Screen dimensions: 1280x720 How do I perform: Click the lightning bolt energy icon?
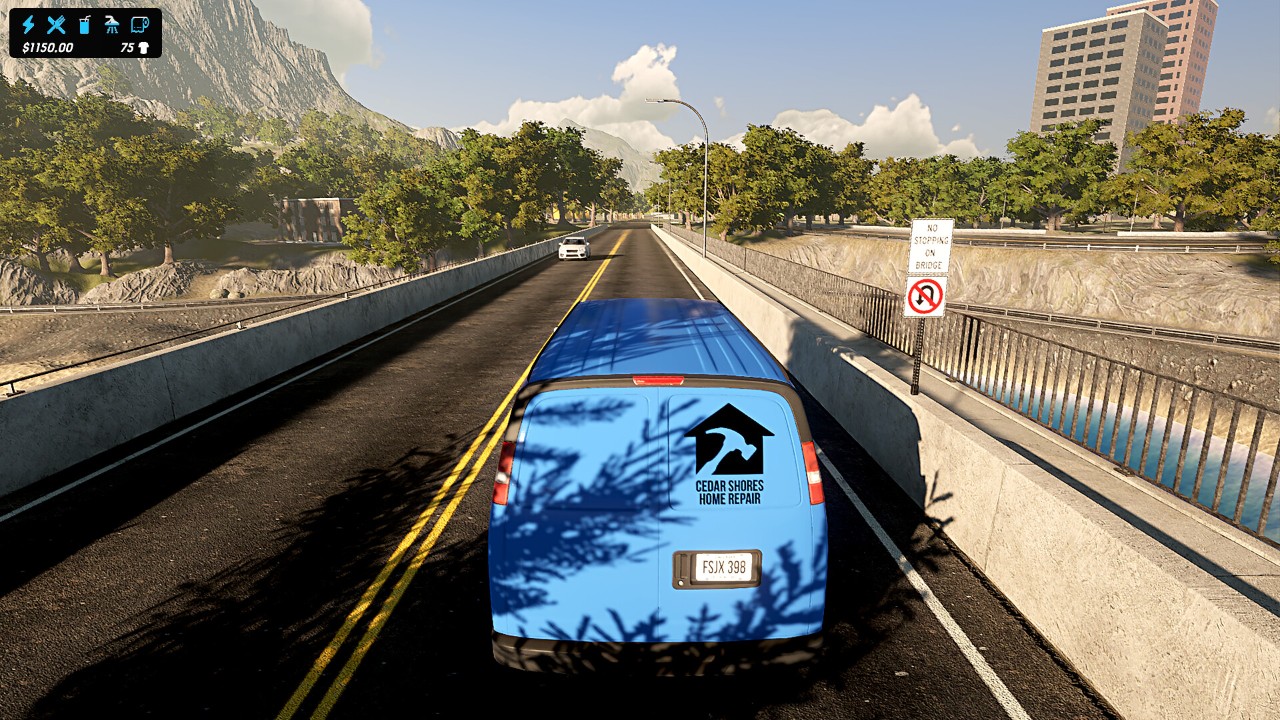click(28, 24)
